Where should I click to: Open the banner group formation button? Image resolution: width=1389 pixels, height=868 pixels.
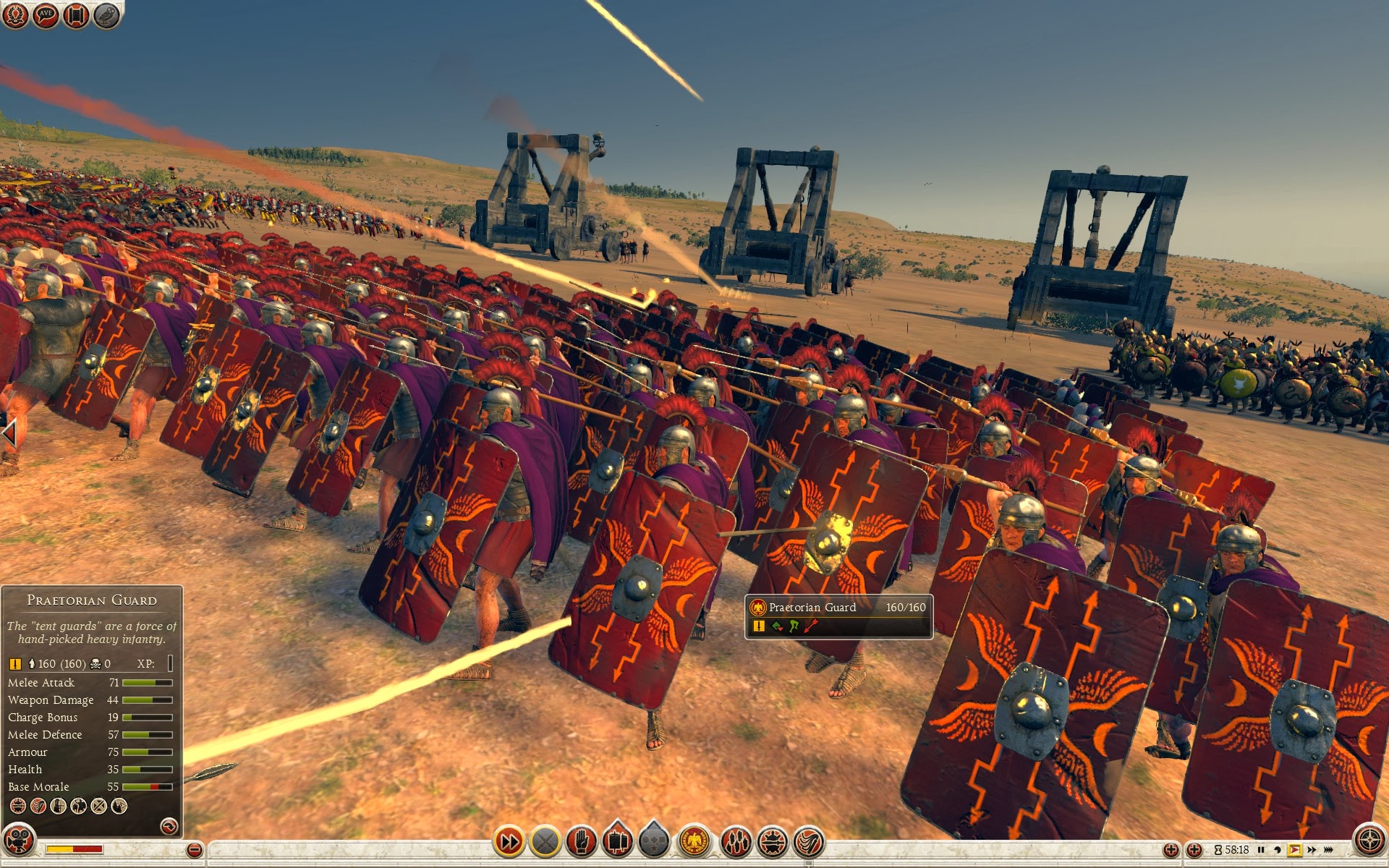point(617,841)
